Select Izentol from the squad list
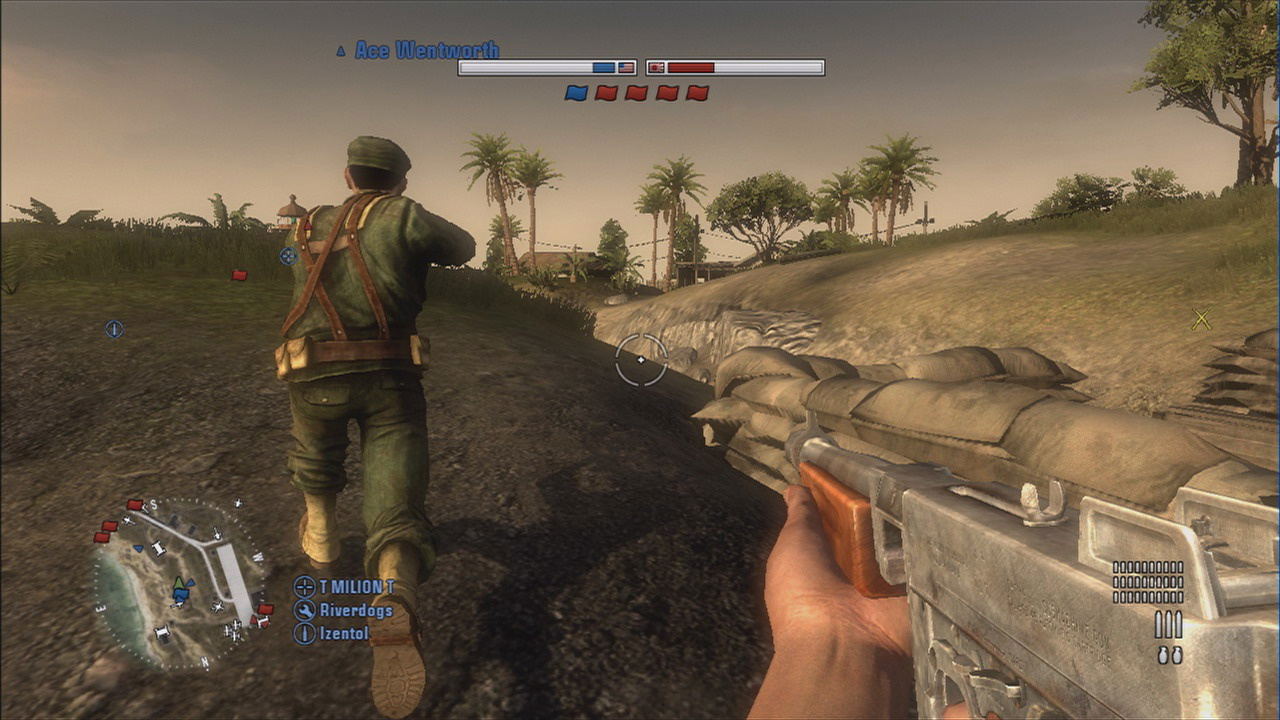 tap(344, 633)
